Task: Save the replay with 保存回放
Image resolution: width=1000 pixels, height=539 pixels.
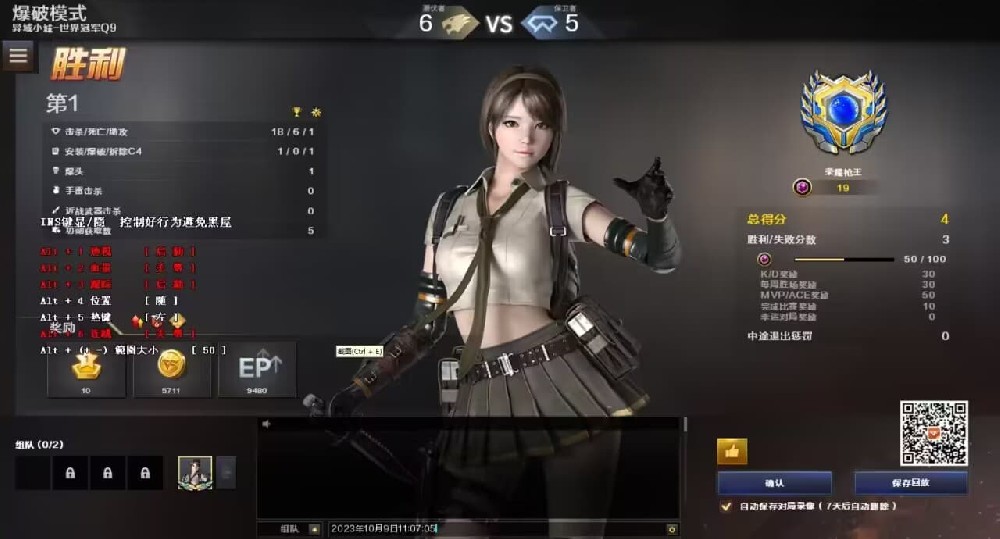Action: (x=910, y=482)
